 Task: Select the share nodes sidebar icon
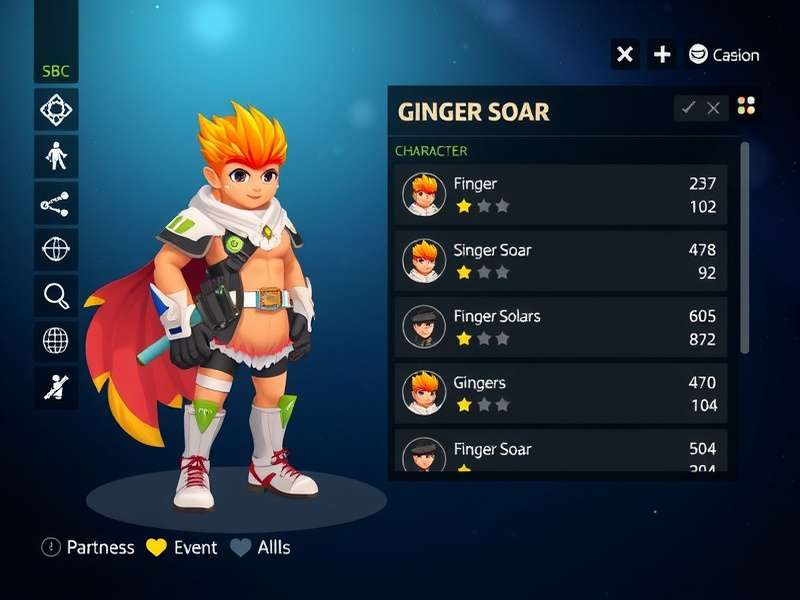coord(56,203)
